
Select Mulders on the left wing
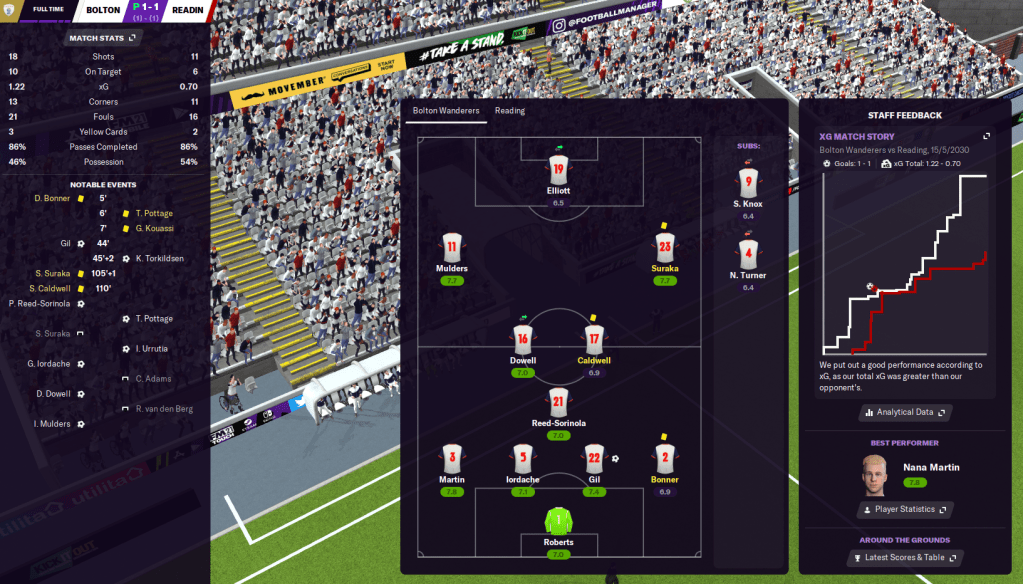452,249
